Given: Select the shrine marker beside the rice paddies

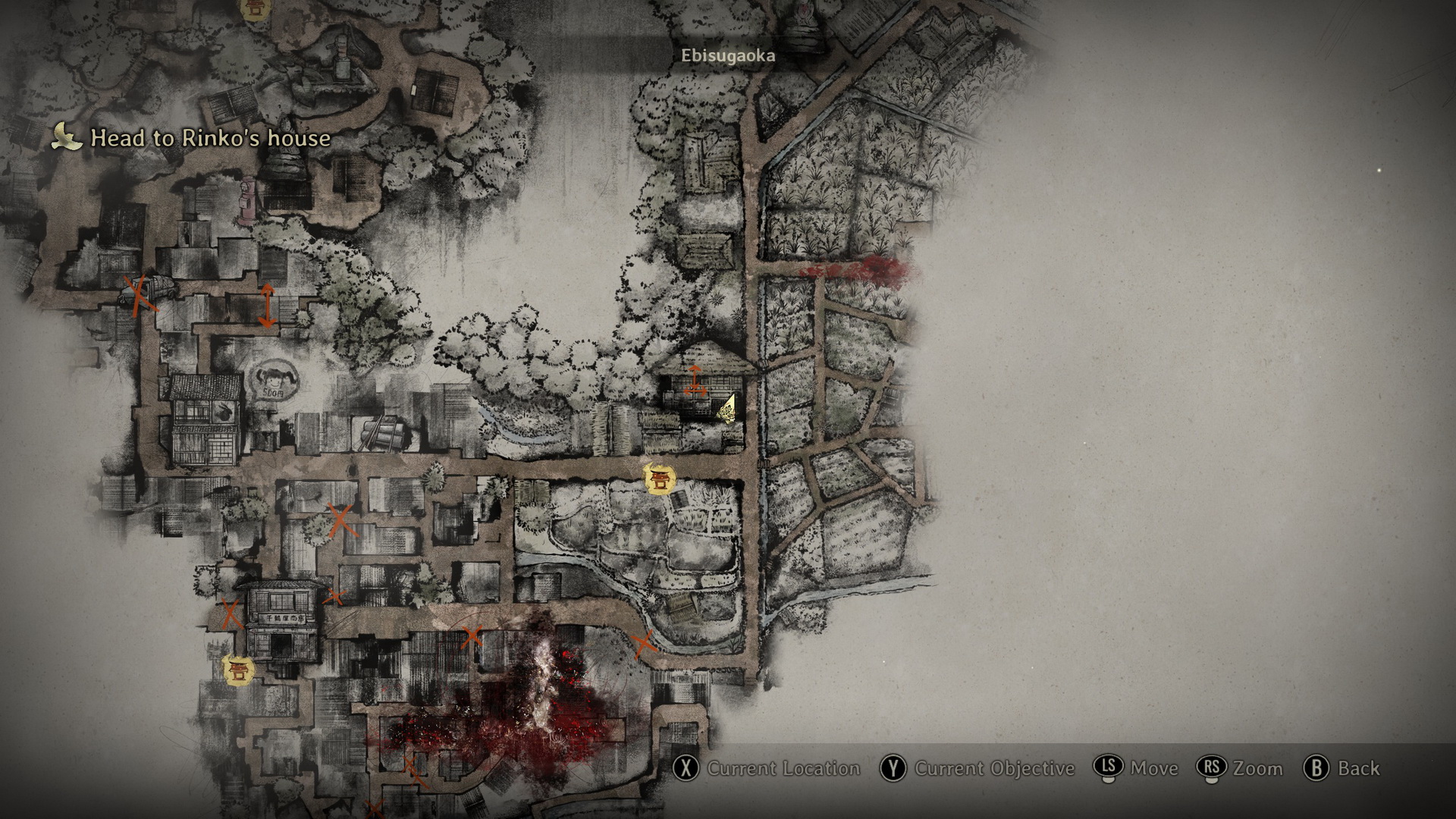Looking at the screenshot, I should coord(657,479).
